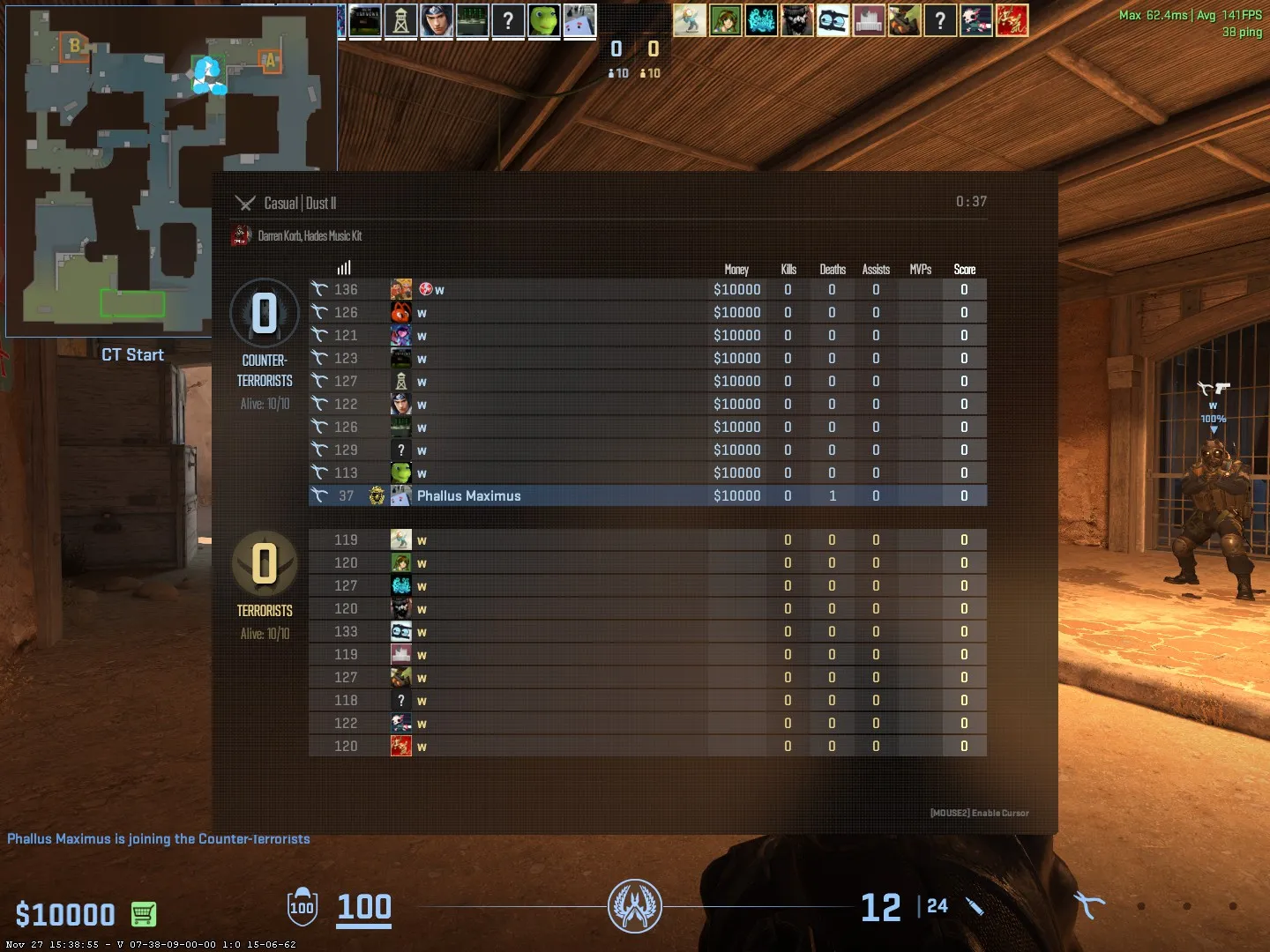Click the Hades Music Kit note icon

pos(240,235)
